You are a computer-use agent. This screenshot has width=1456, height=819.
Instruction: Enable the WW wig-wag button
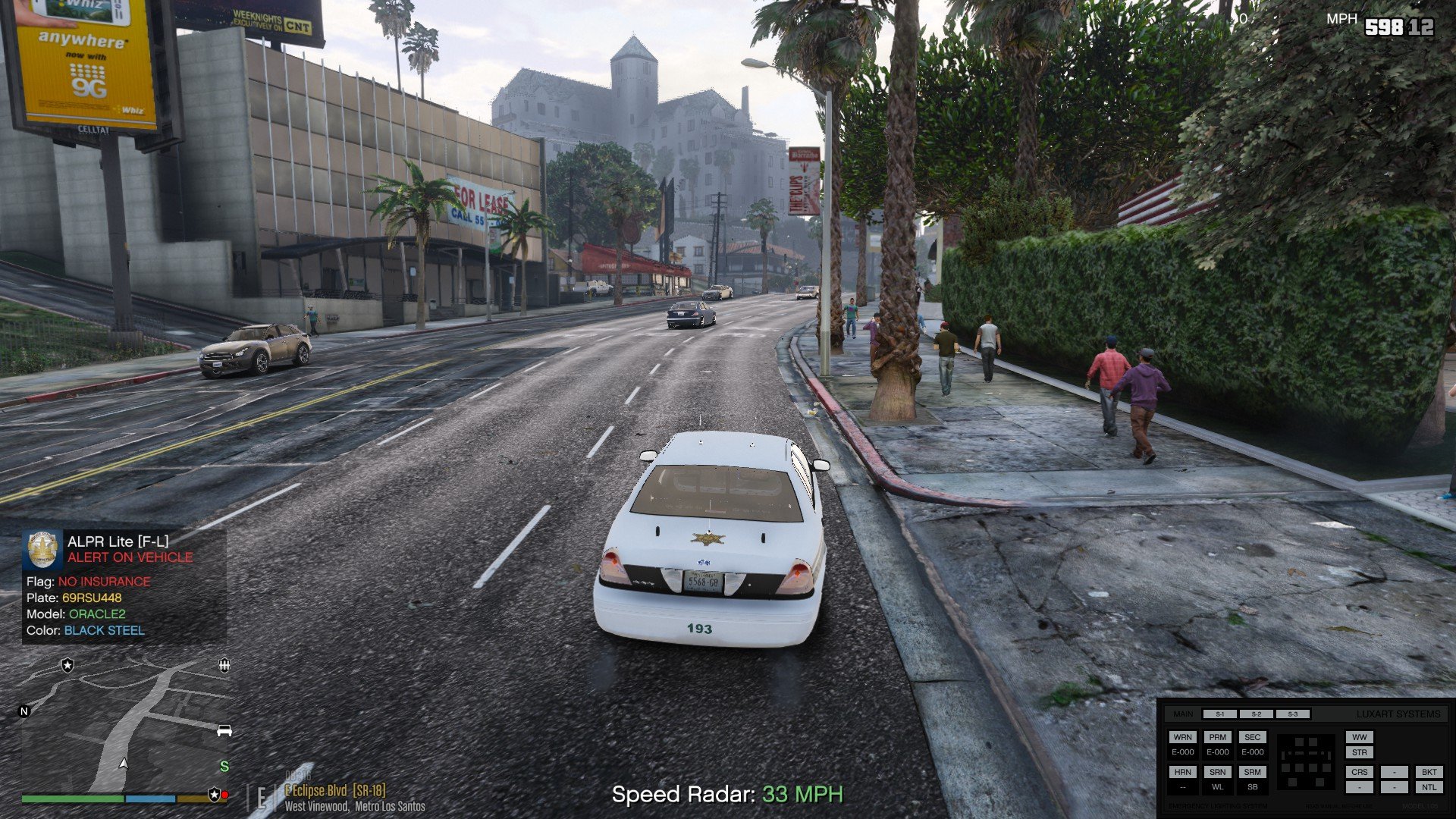[x=1359, y=737]
